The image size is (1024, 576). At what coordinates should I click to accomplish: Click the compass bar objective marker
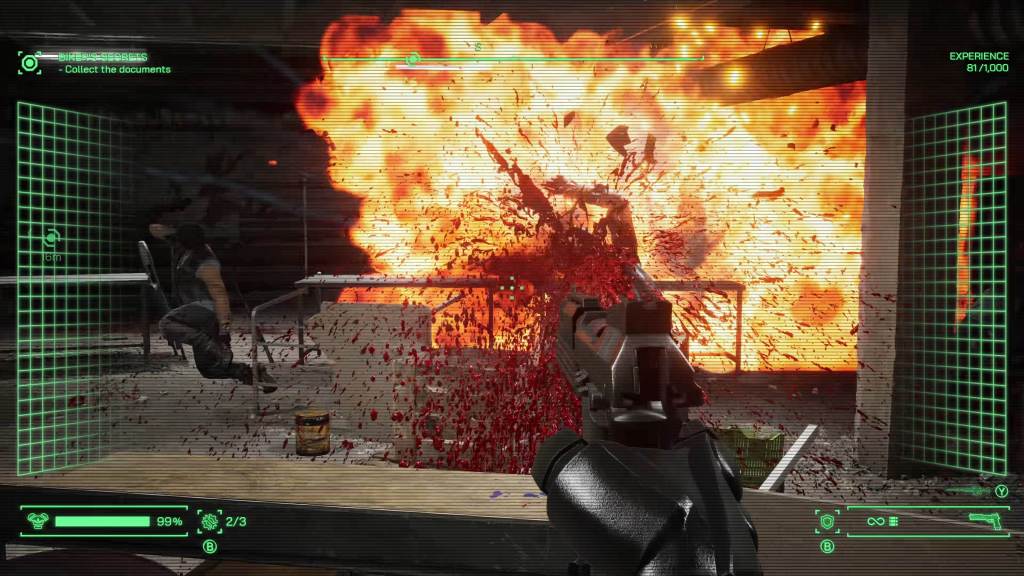[x=412, y=59]
